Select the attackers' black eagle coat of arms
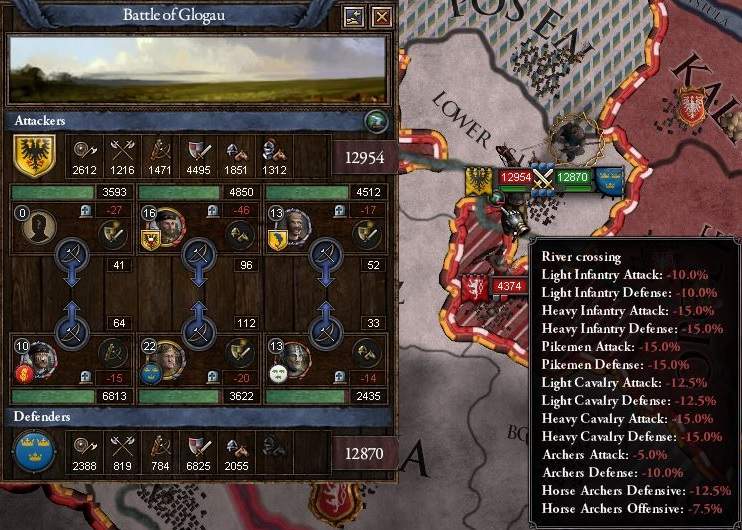742x530 pixels. [x=33, y=156]
